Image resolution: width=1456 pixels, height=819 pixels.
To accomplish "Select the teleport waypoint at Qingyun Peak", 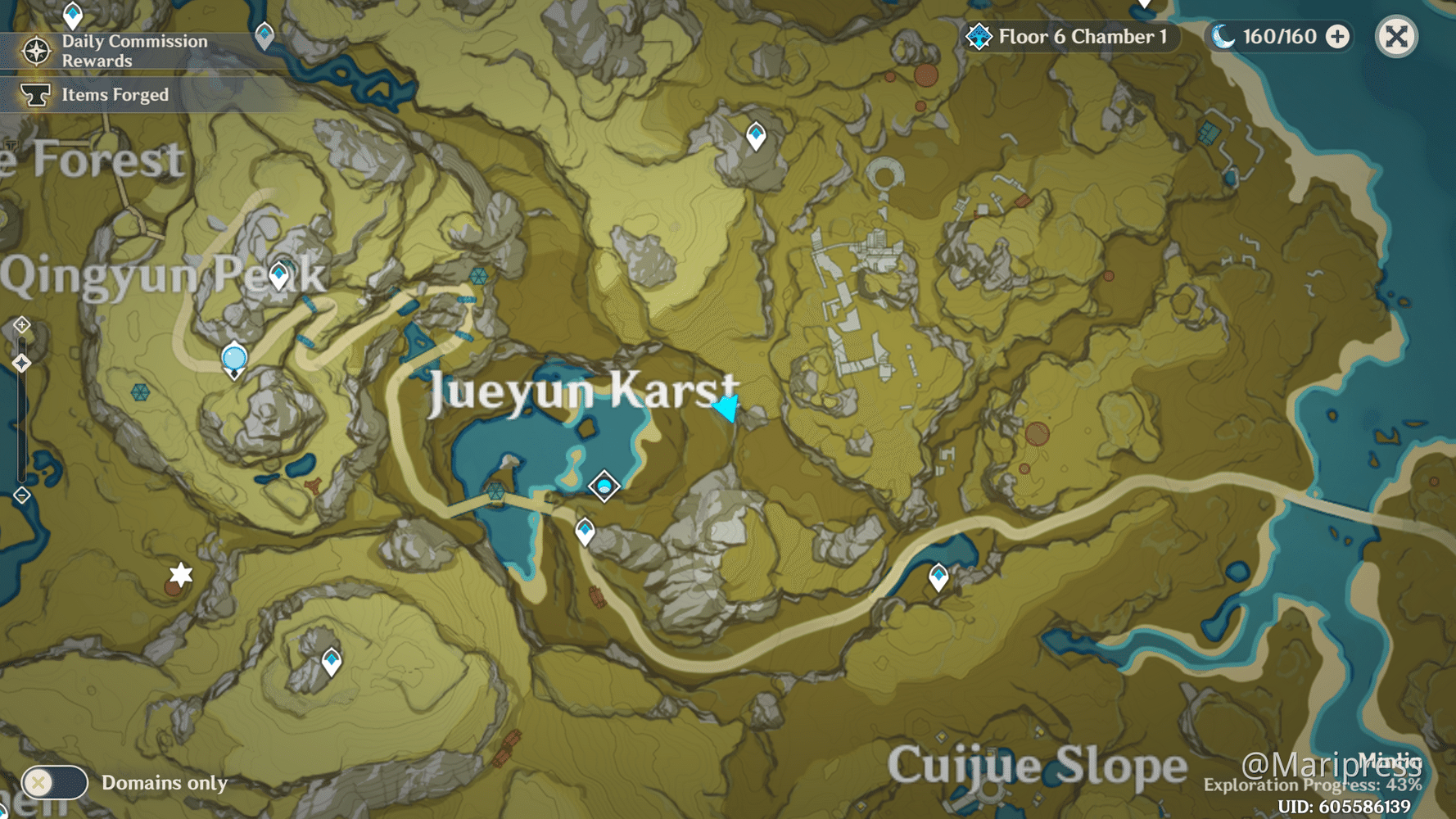I will [278, 274].
